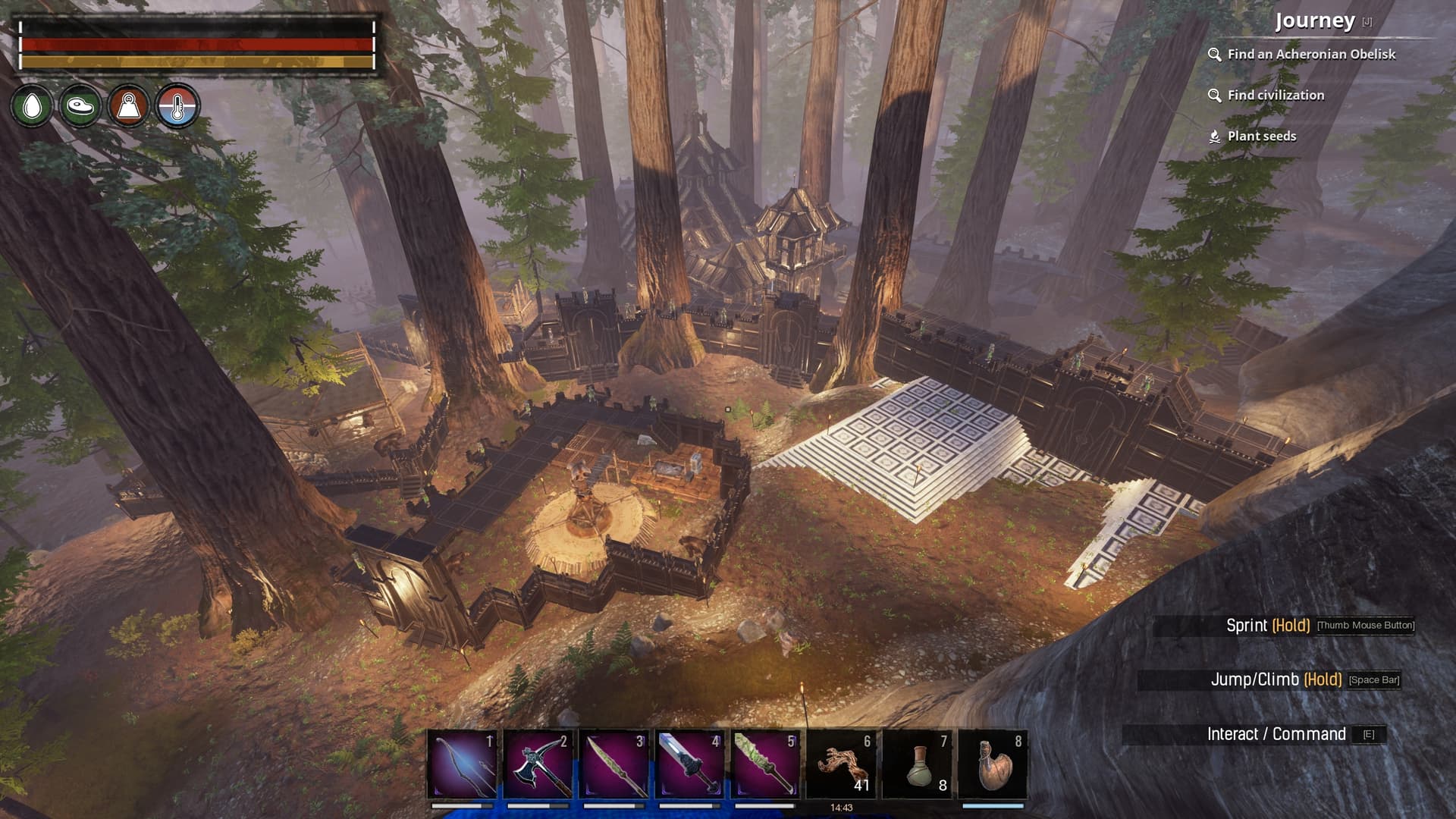Select the Find an Acheronian Obelisk objective
This screenshot has width=1456, height=819.
(x=1310, y=55)
